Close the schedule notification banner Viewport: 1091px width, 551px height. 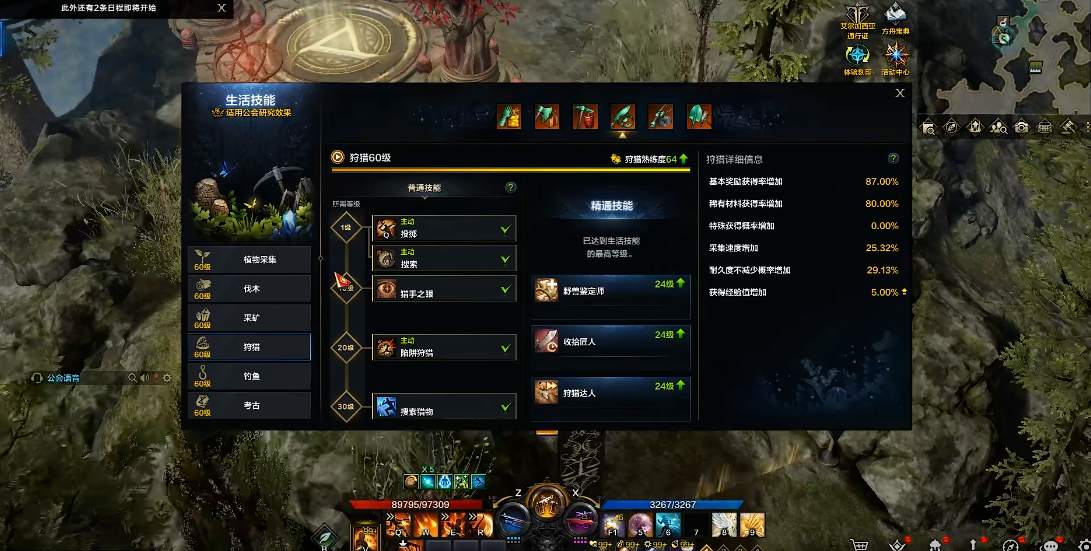pyautogui.click(x=222, y=8)
